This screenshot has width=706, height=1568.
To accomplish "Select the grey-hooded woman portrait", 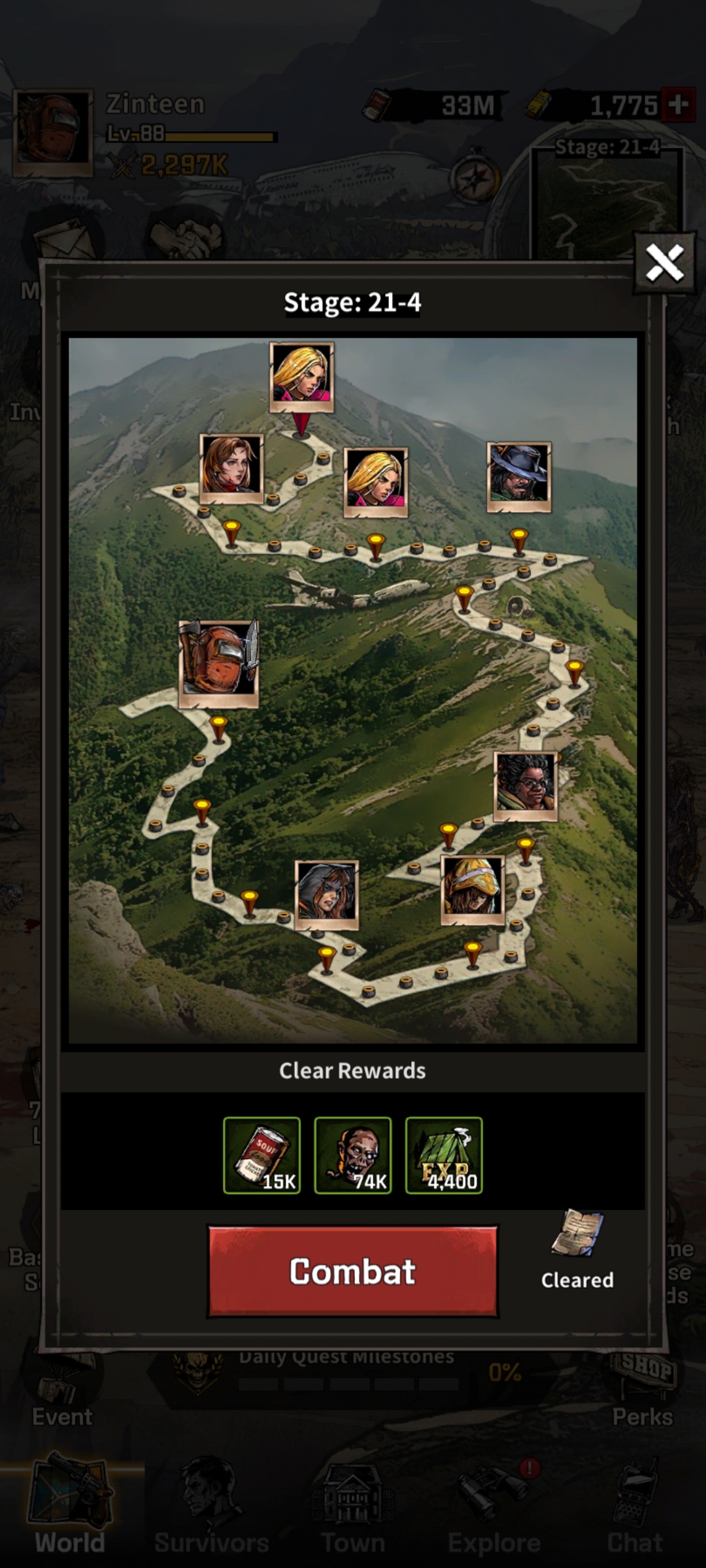I will coord(327,894).
